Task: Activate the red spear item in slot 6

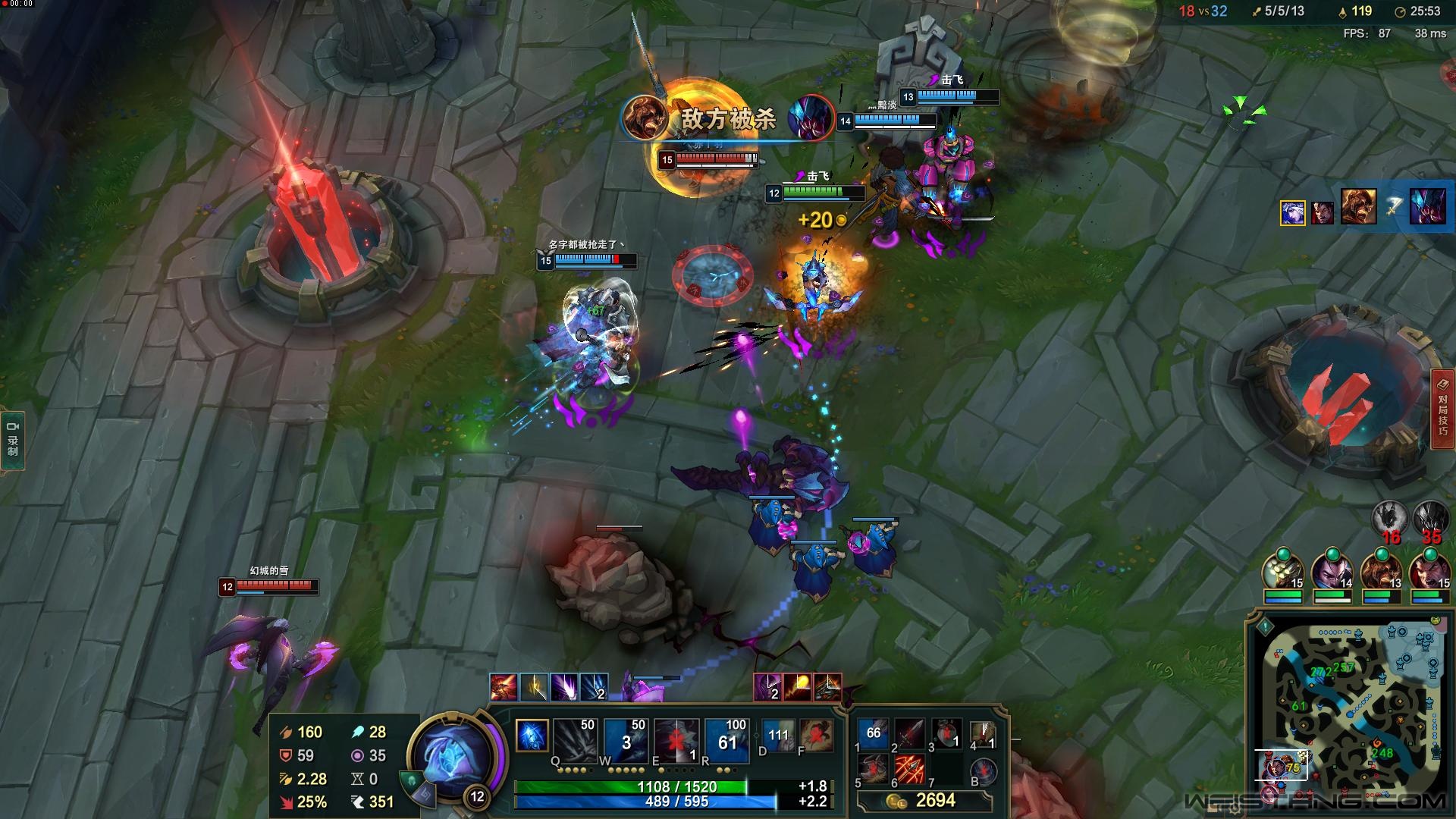Action: click(910, 770)
